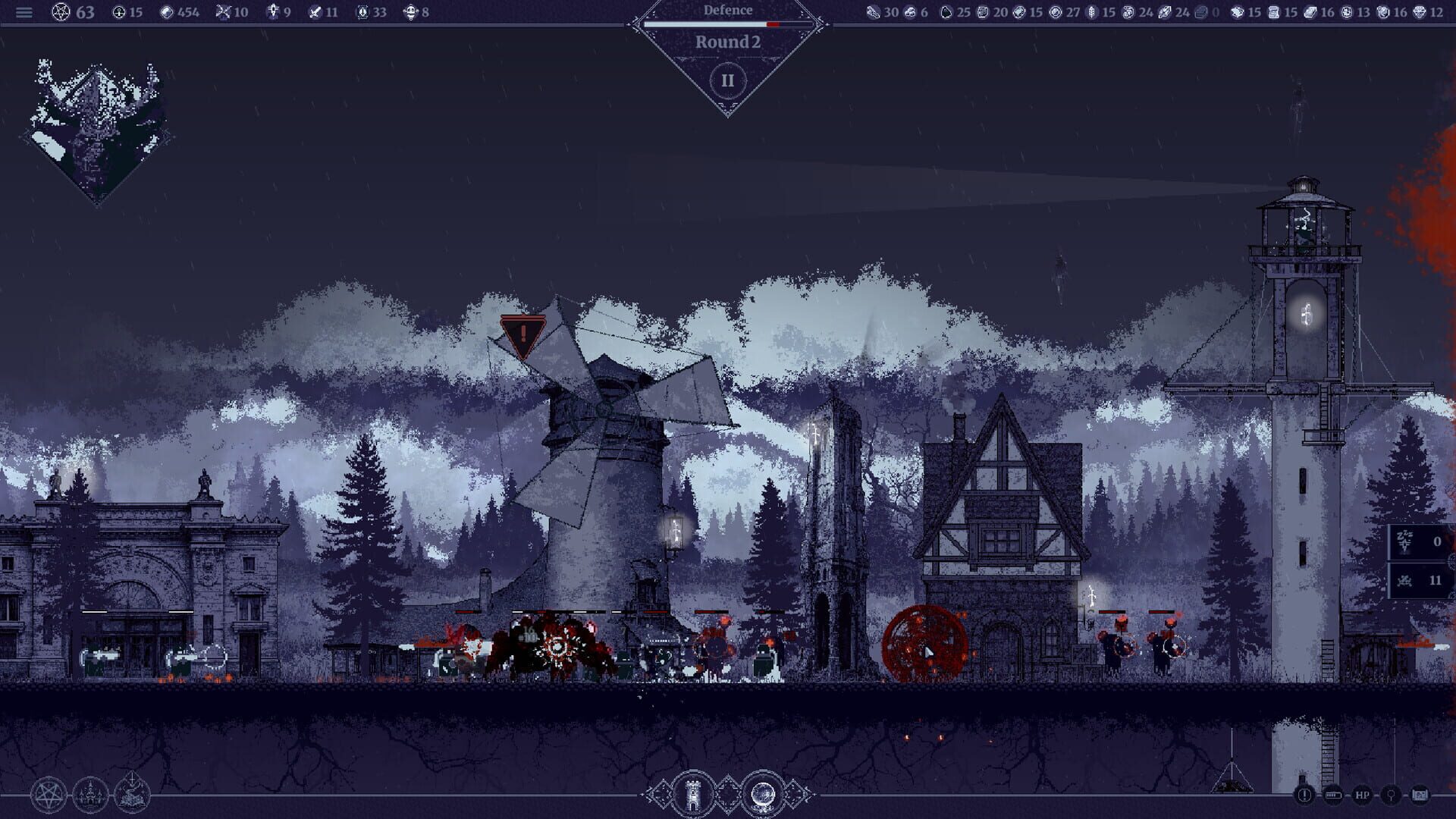Image resolution: width=1456 pixels, height=819 pixels.
Task: Click the pentagram souls counter icon
Action: (x=60, y=12)
